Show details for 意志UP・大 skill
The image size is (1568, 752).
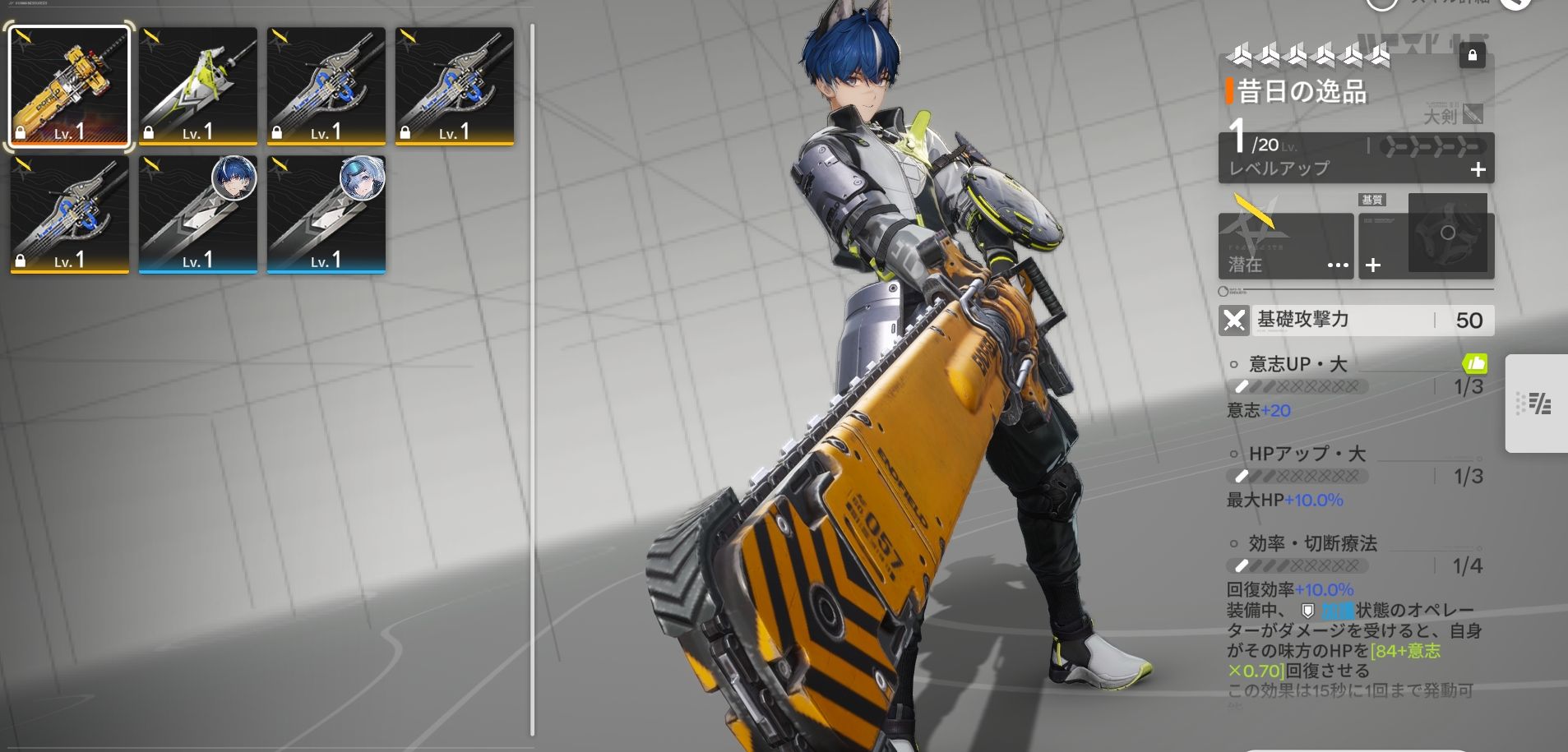pos(1297,364)
